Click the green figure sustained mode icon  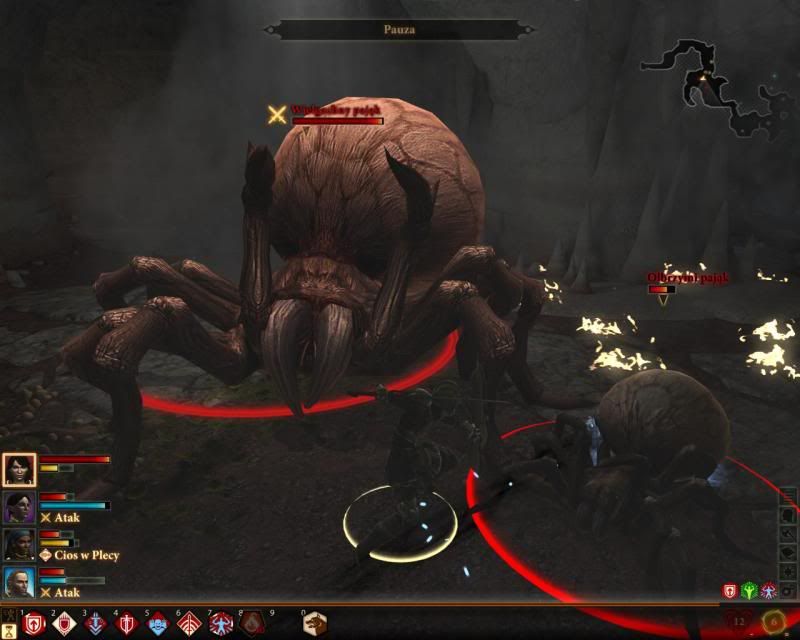click(x=750, y=592)
